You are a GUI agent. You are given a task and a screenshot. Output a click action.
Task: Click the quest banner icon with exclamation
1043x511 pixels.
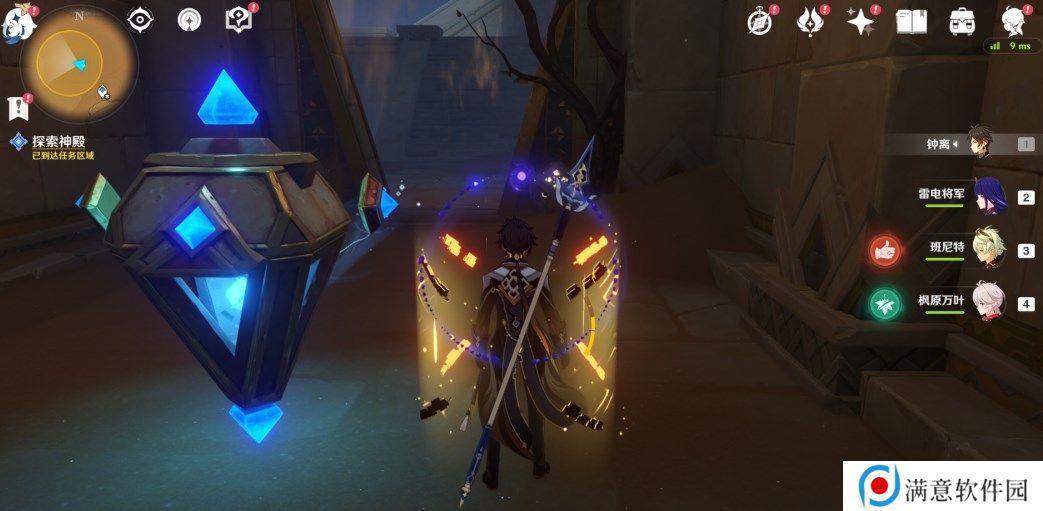tap(17, 108)
